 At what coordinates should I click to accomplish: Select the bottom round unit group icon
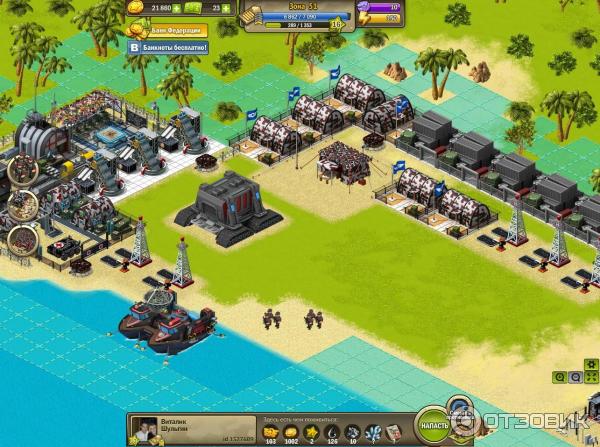click(x=22, y=242)
